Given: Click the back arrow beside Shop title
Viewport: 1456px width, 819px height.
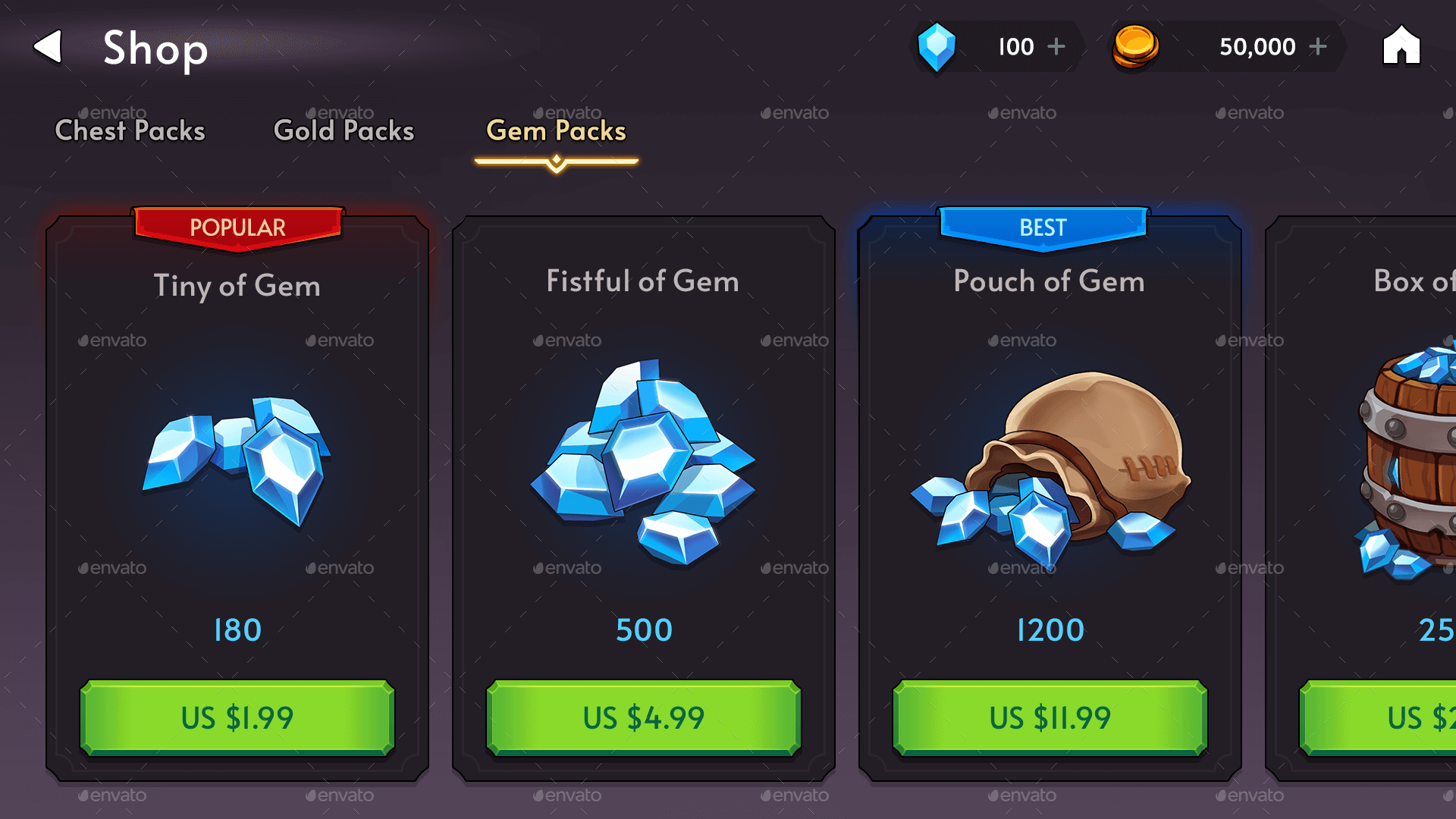Looking at the screenshot, I should tap(49, 47).
